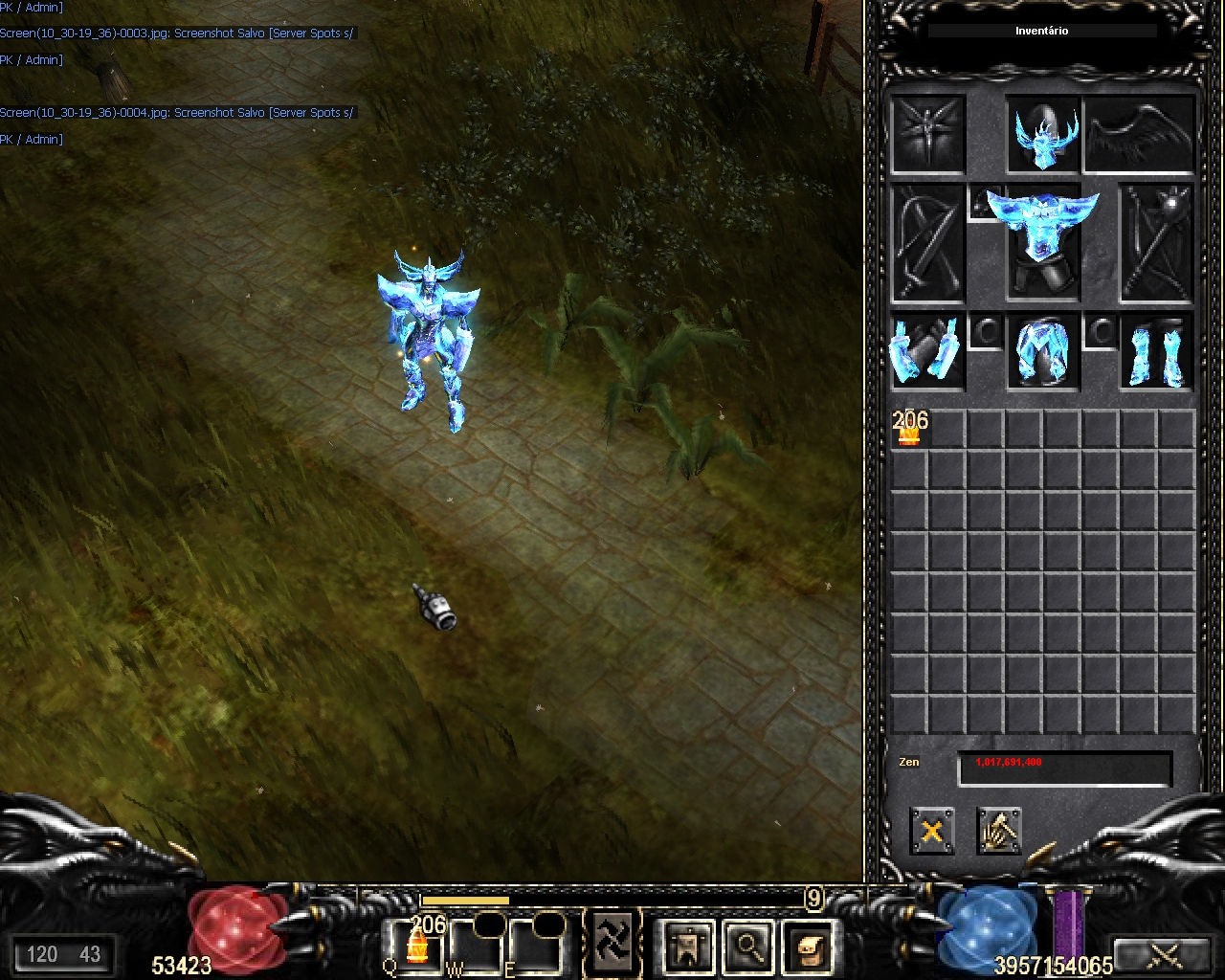Image resolution: width=1225 pixels, height=980 pixels.
Task: Choose the equipped ice gloves slot
Action: click(x=926, y=351)
